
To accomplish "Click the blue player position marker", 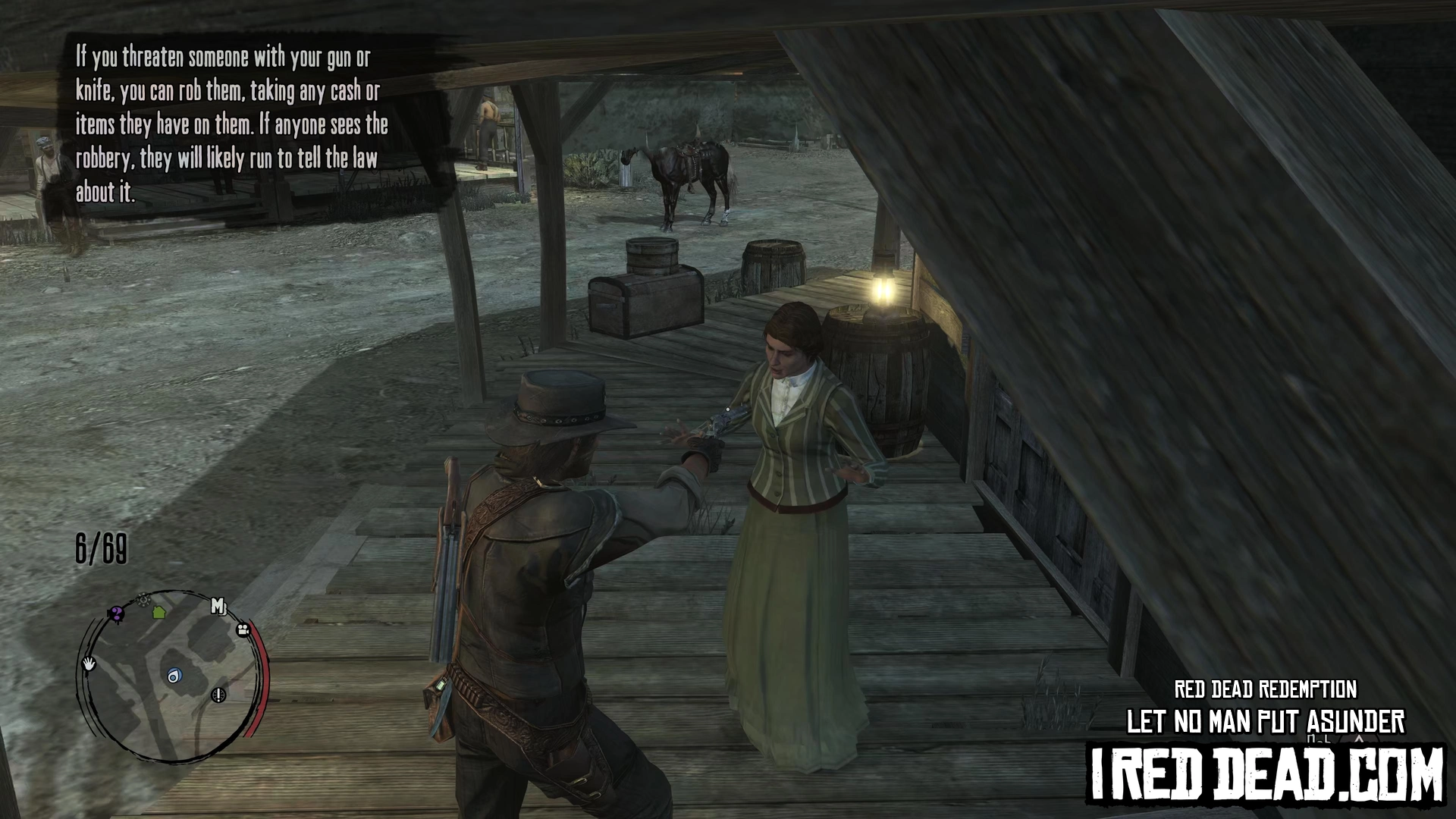I will [174, 676].
